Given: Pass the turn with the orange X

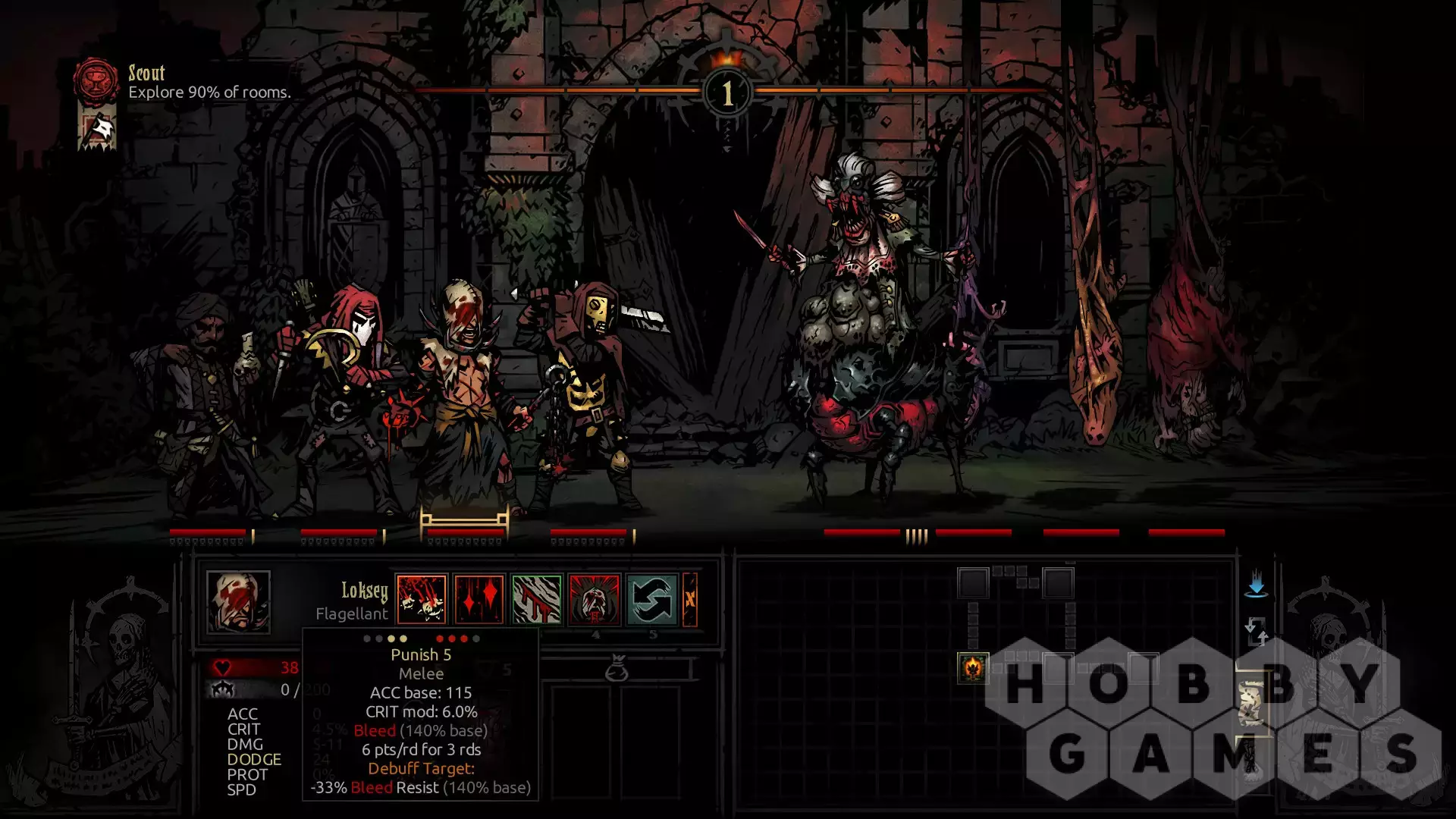Looking at the screenshot, I should click(x=690, y=599).
